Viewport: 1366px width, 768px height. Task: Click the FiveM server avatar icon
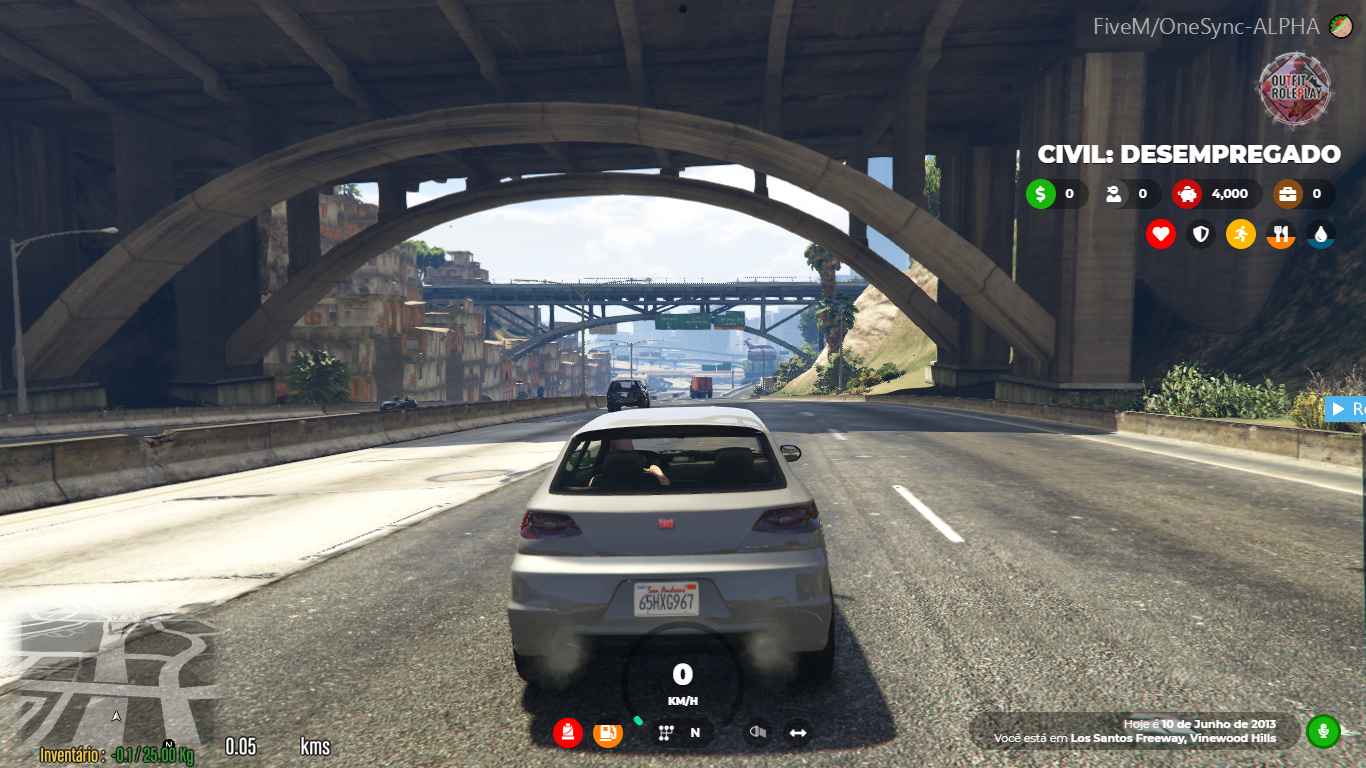1340,27
